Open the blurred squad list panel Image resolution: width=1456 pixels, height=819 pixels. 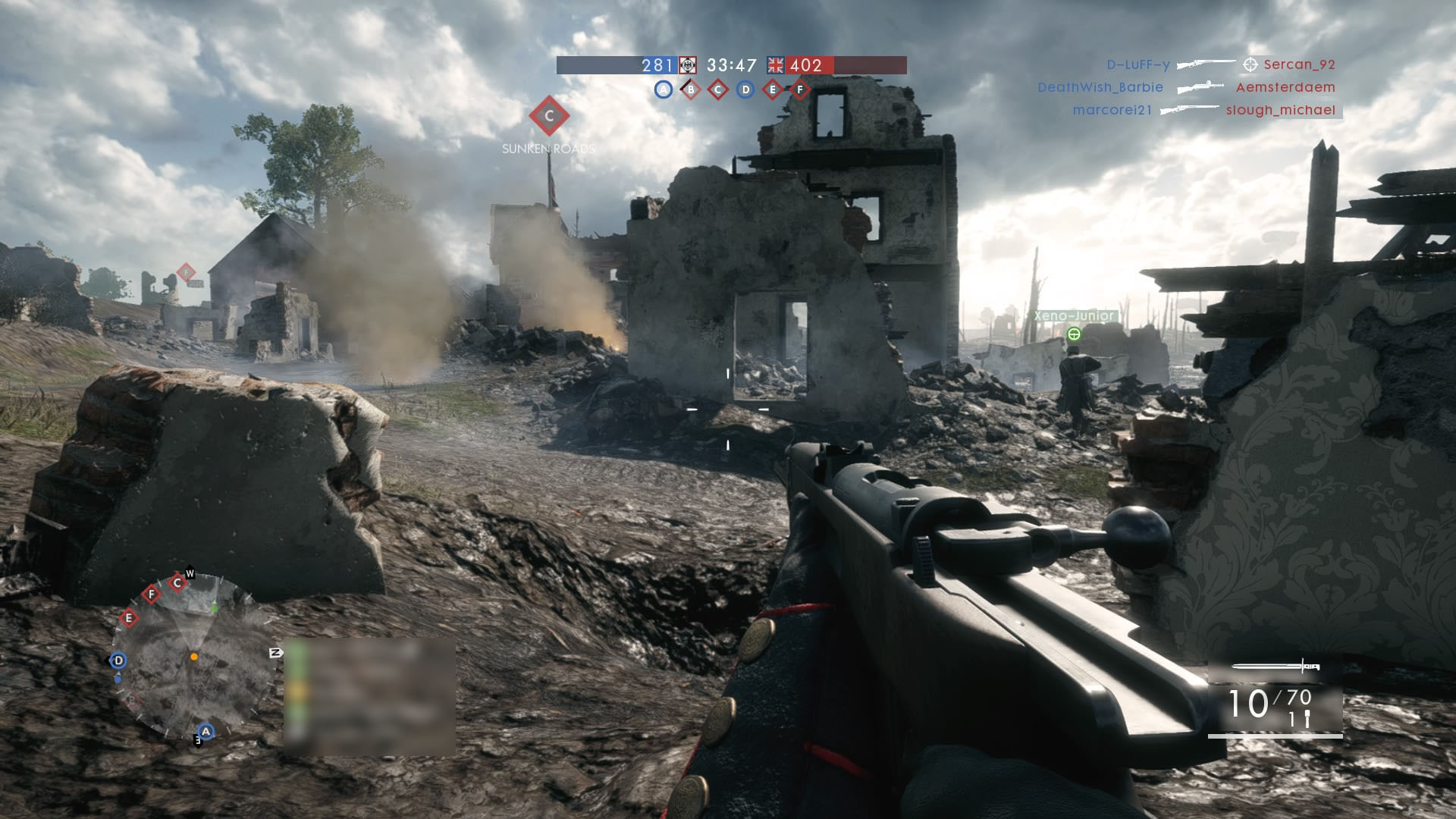coord(370,696)
